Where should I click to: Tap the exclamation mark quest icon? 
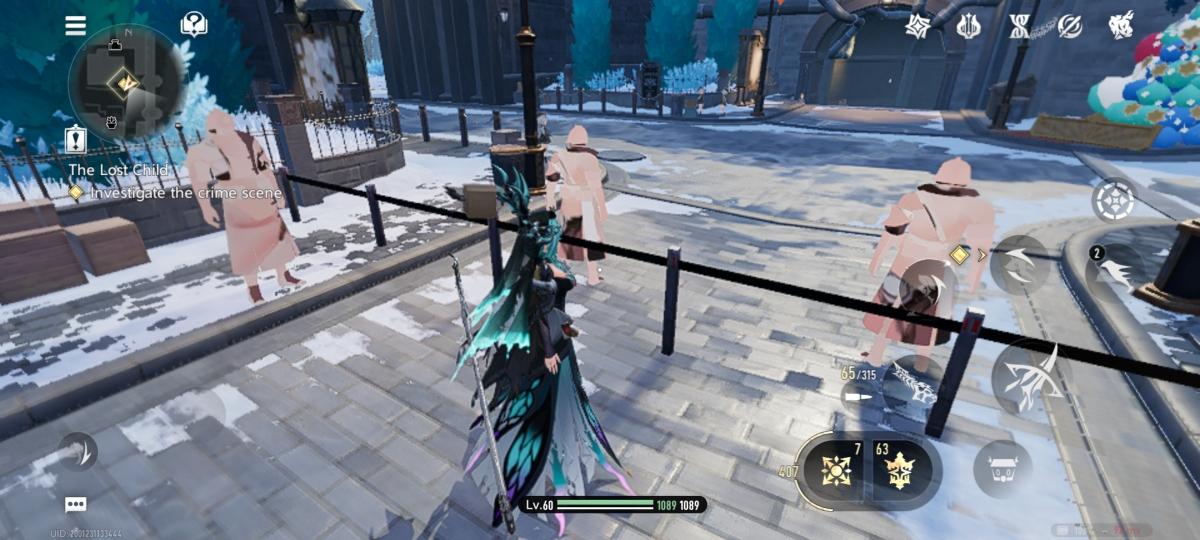pyautogui.click(x=76, y=139)
